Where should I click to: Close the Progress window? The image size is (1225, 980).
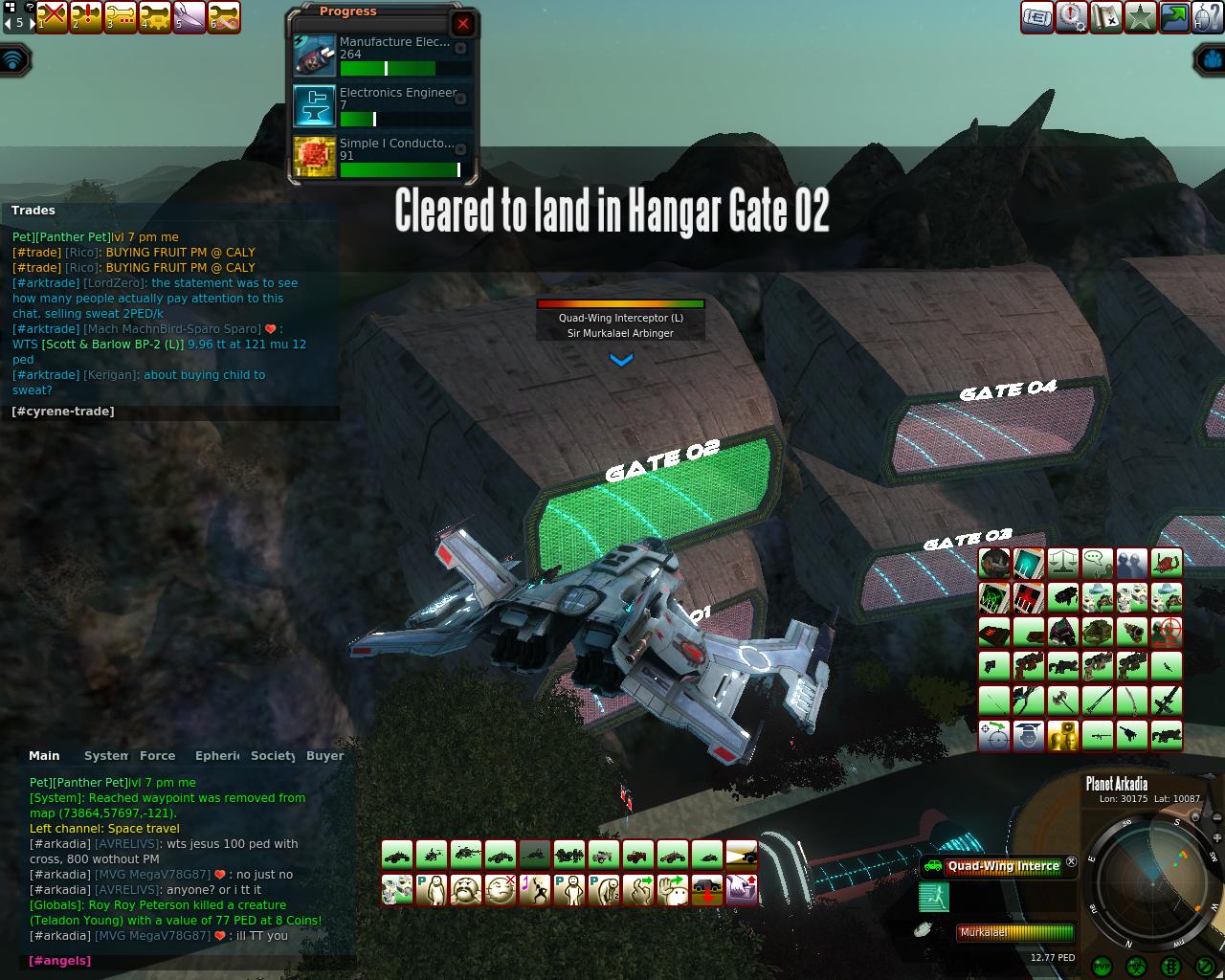click(x=463, y=24)
